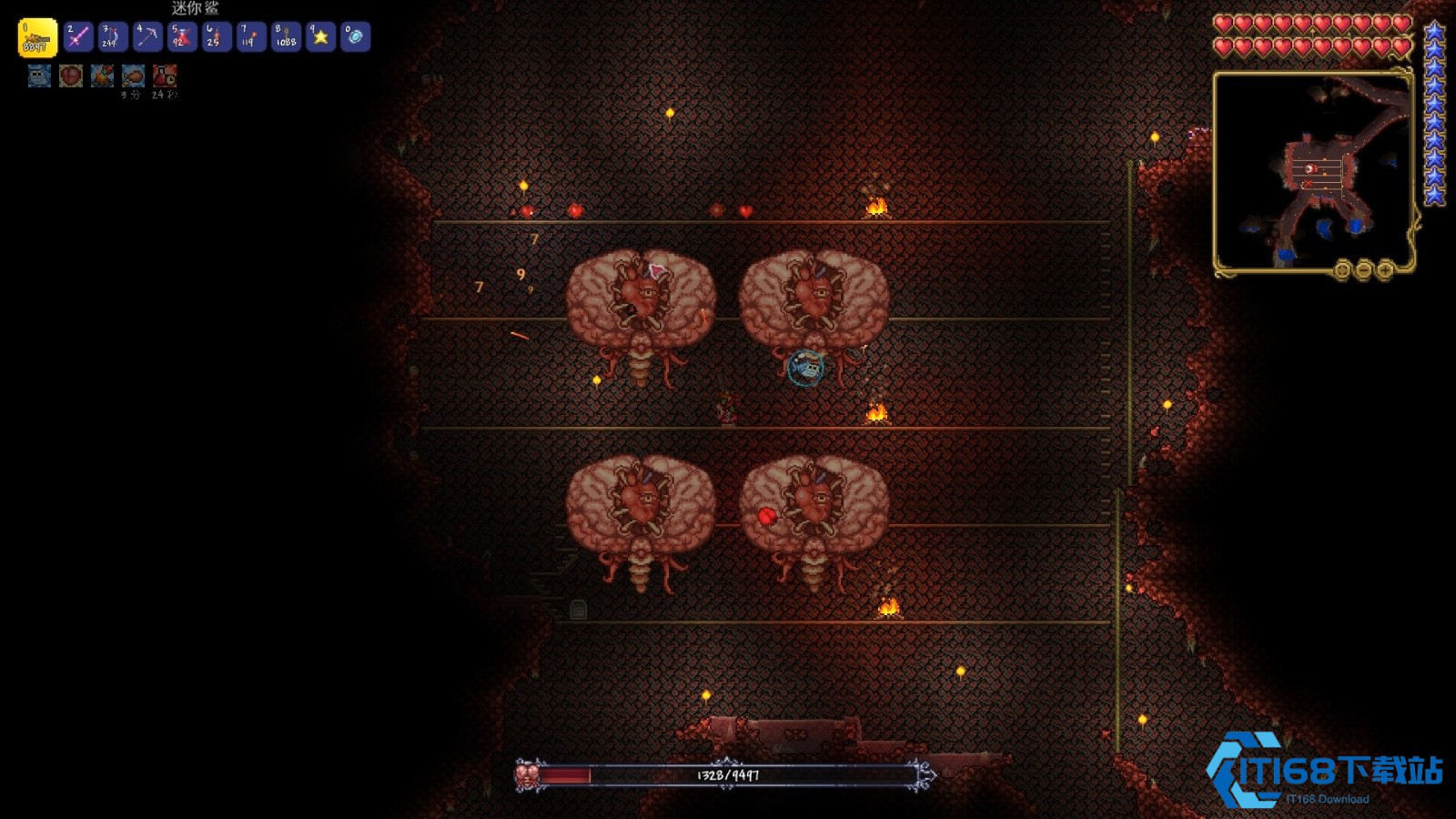Select the magic mirror hotbar slot

pyautogui.click(x=355, y=37)
